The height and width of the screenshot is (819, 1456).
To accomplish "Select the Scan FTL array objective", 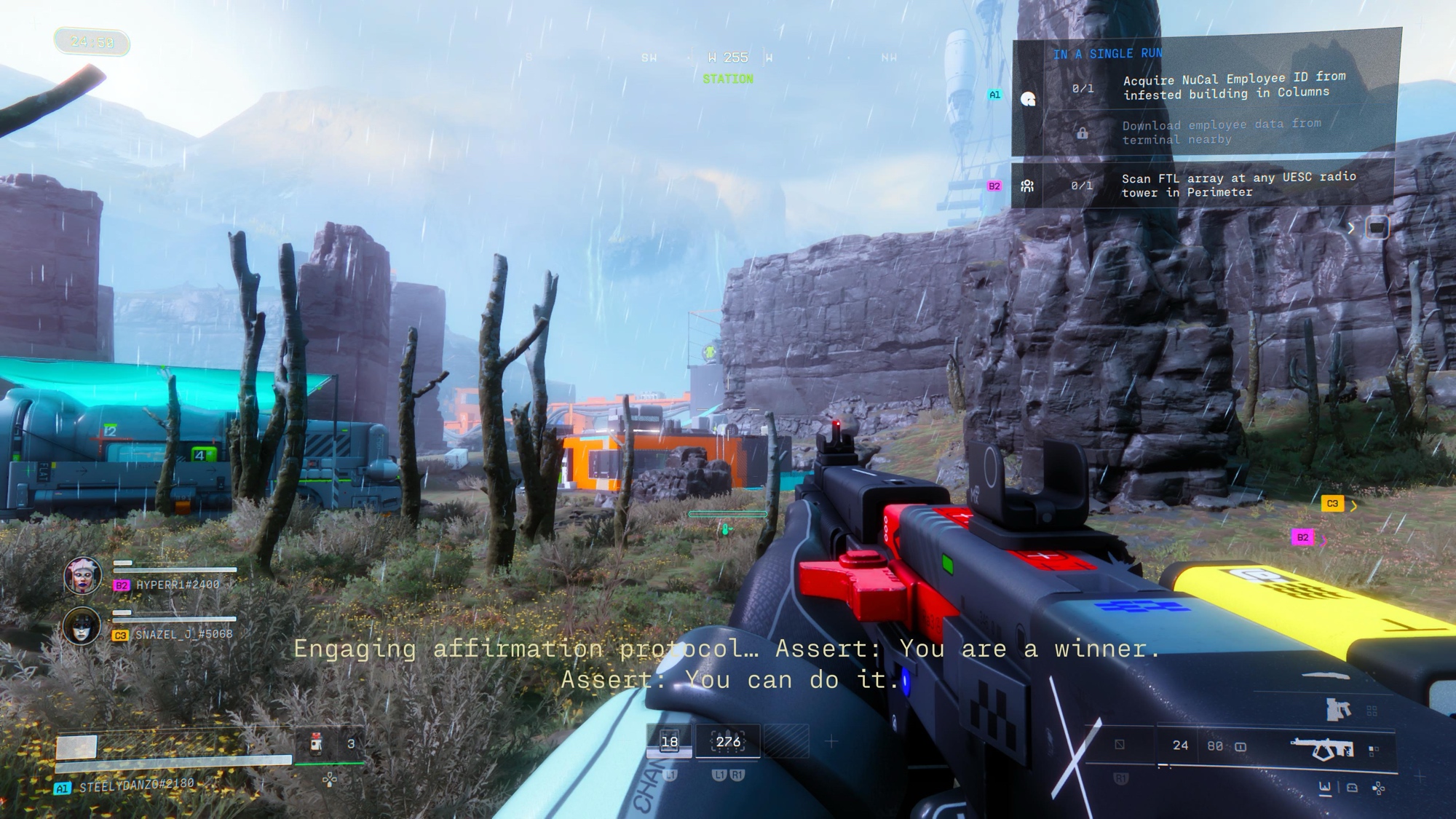I will 1238,185.
